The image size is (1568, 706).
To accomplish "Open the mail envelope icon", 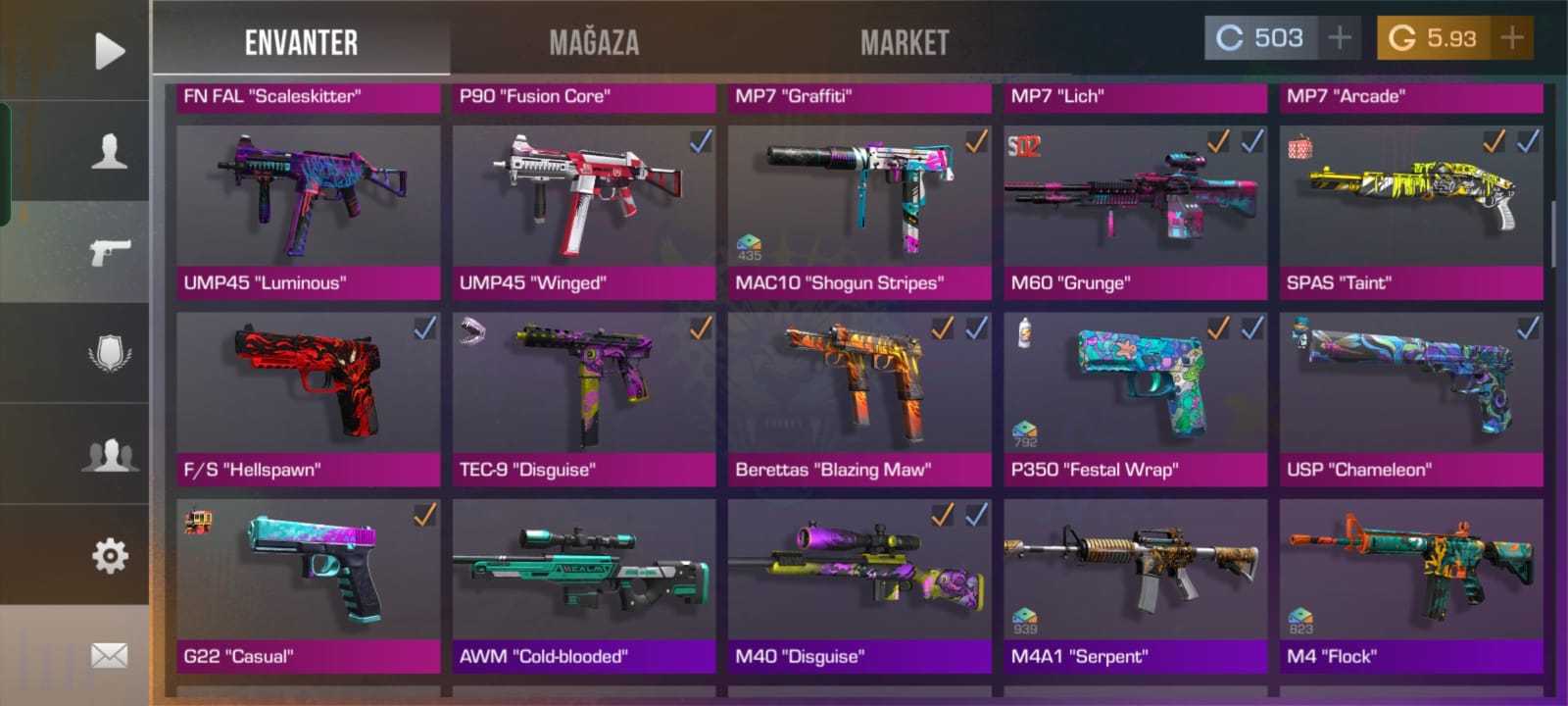I will pos(109,655).
